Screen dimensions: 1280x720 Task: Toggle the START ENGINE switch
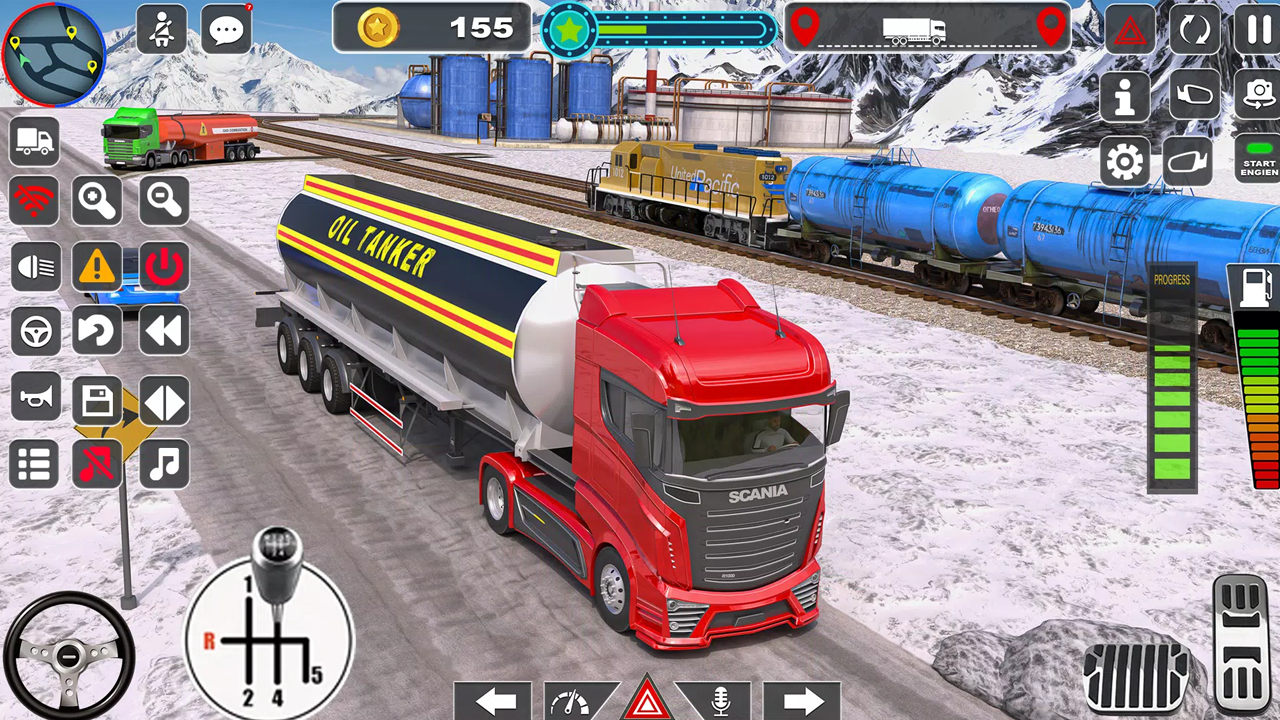click(x=1257, y=162)
